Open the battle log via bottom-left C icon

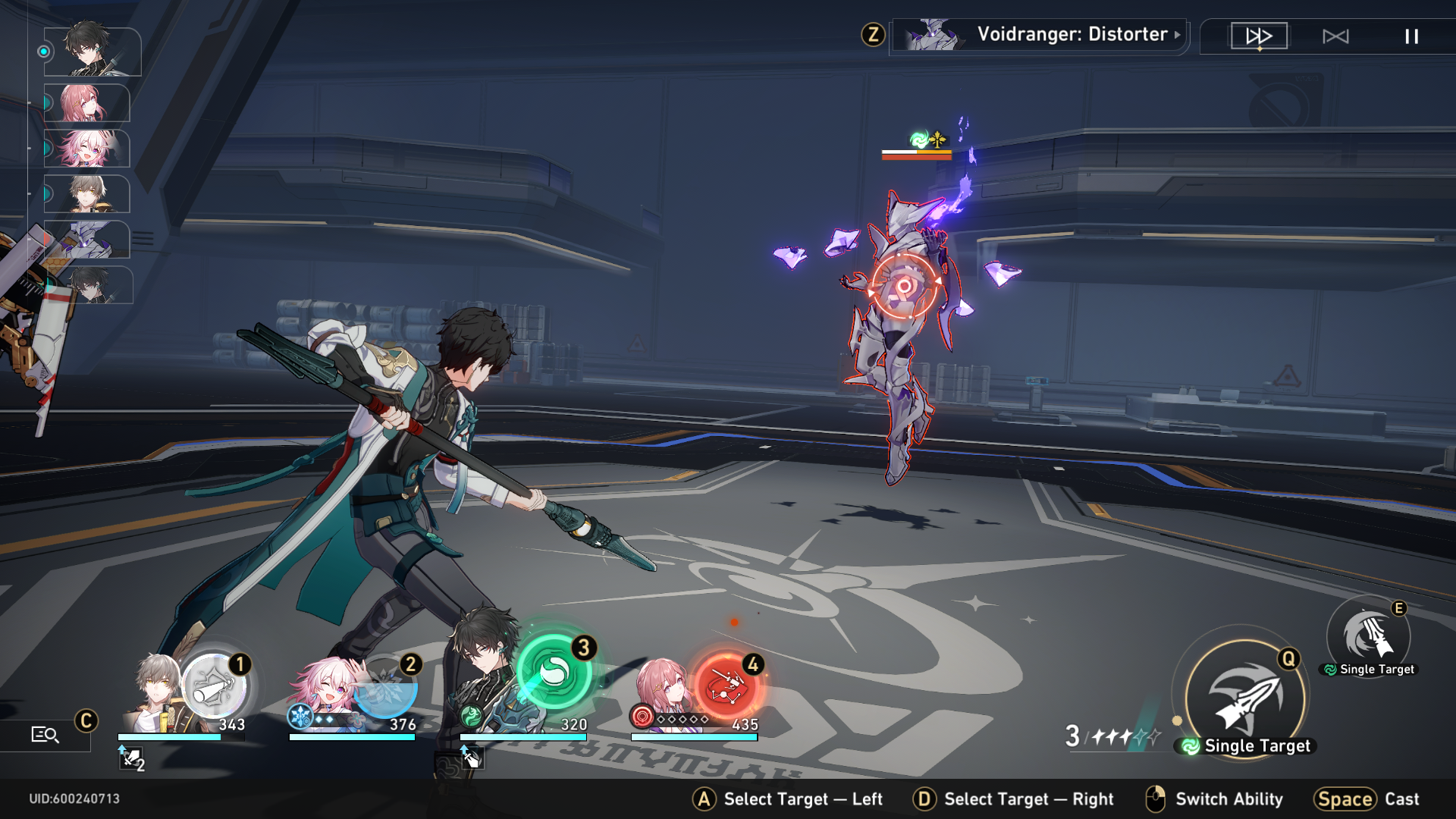tap(47, 733)
